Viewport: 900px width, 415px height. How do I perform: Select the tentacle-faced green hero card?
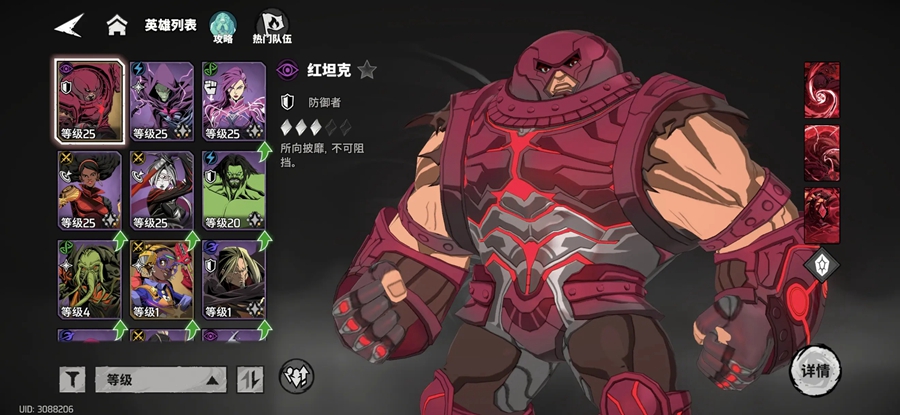89,278
